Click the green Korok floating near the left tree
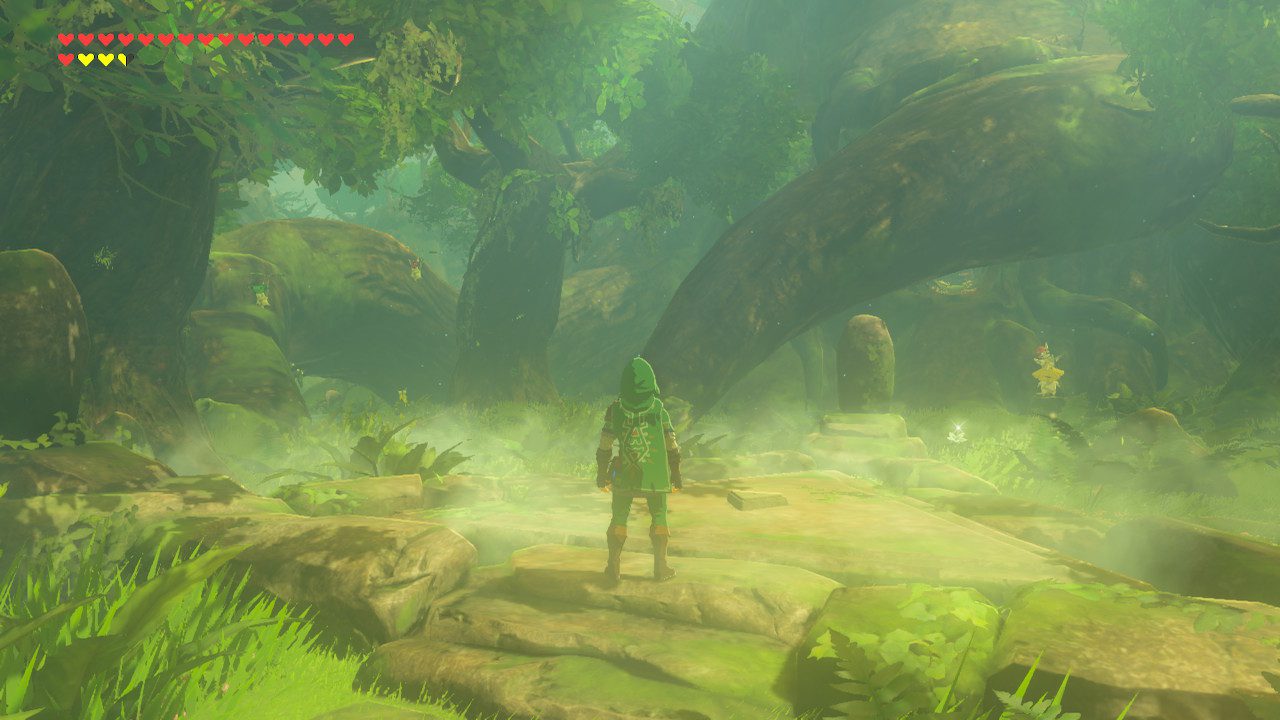Screen dimensions: 1280x720 pos(259,291)
